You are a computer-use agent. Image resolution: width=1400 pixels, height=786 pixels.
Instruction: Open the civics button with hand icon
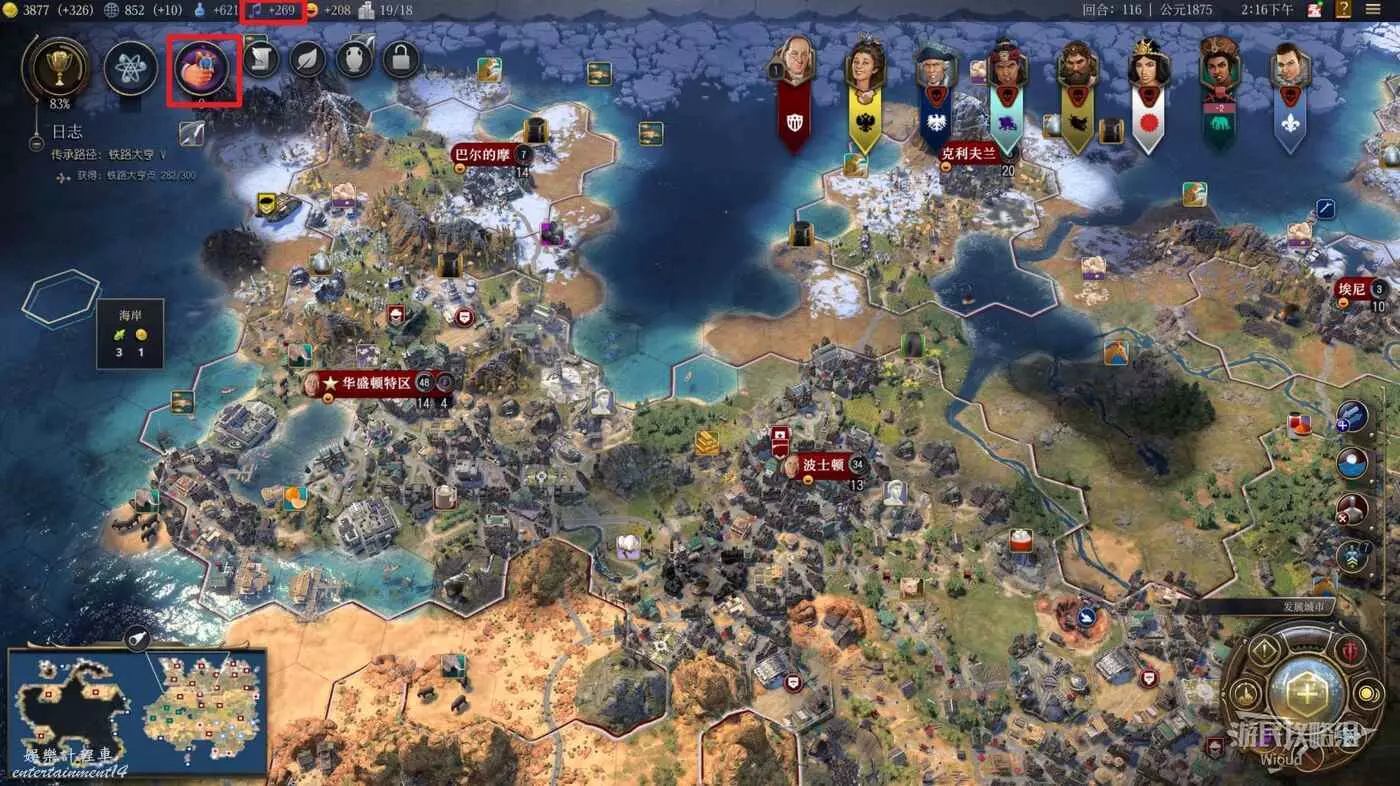pyautogui.click(x=203, y=68)
